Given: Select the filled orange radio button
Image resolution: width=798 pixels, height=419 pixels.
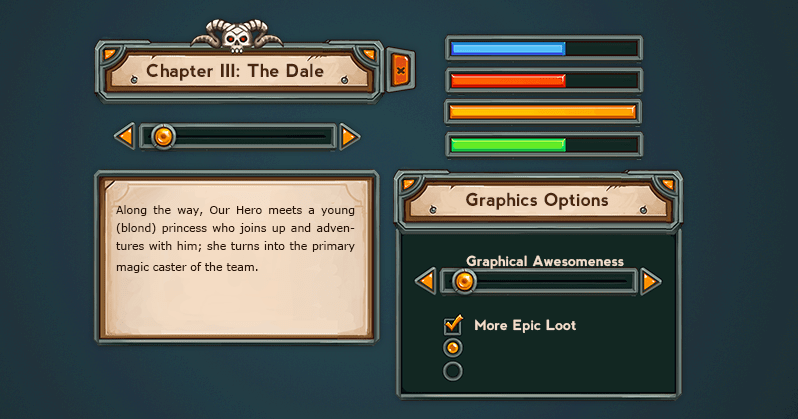Looking at the screenshot, I should [x=453, y=348].
